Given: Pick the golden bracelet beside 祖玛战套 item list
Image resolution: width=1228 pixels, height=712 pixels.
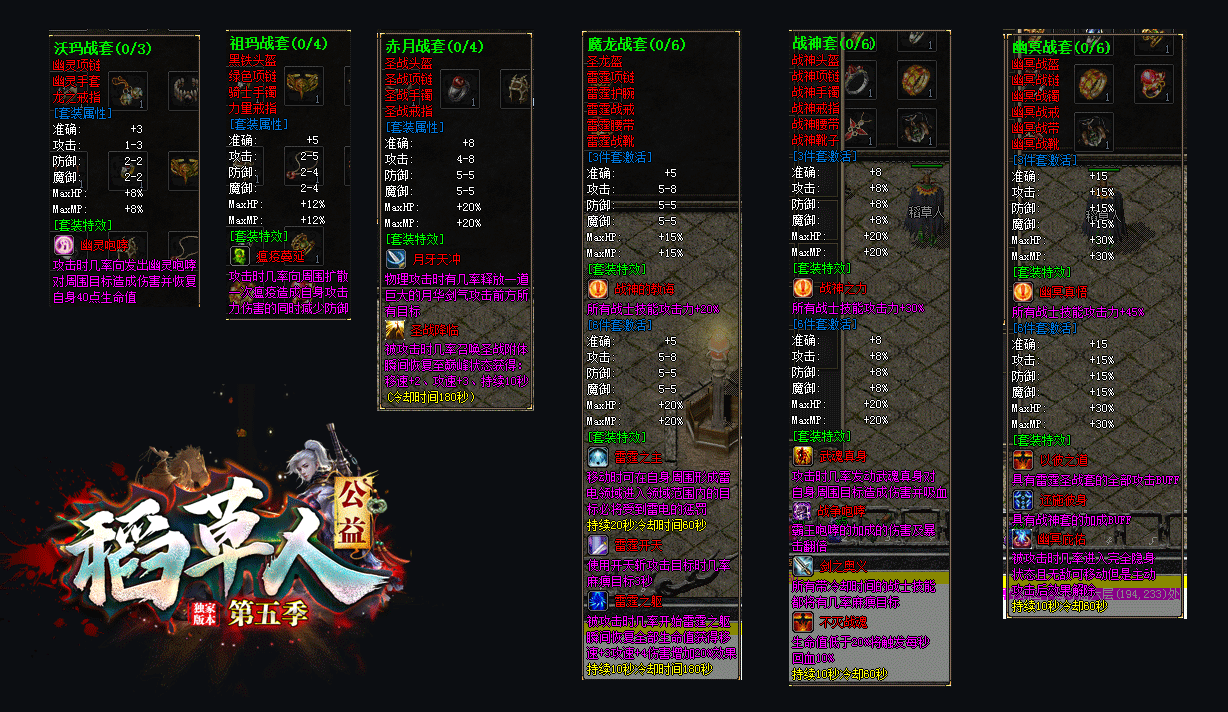Looking at the screenshot, I should point(301,87).
